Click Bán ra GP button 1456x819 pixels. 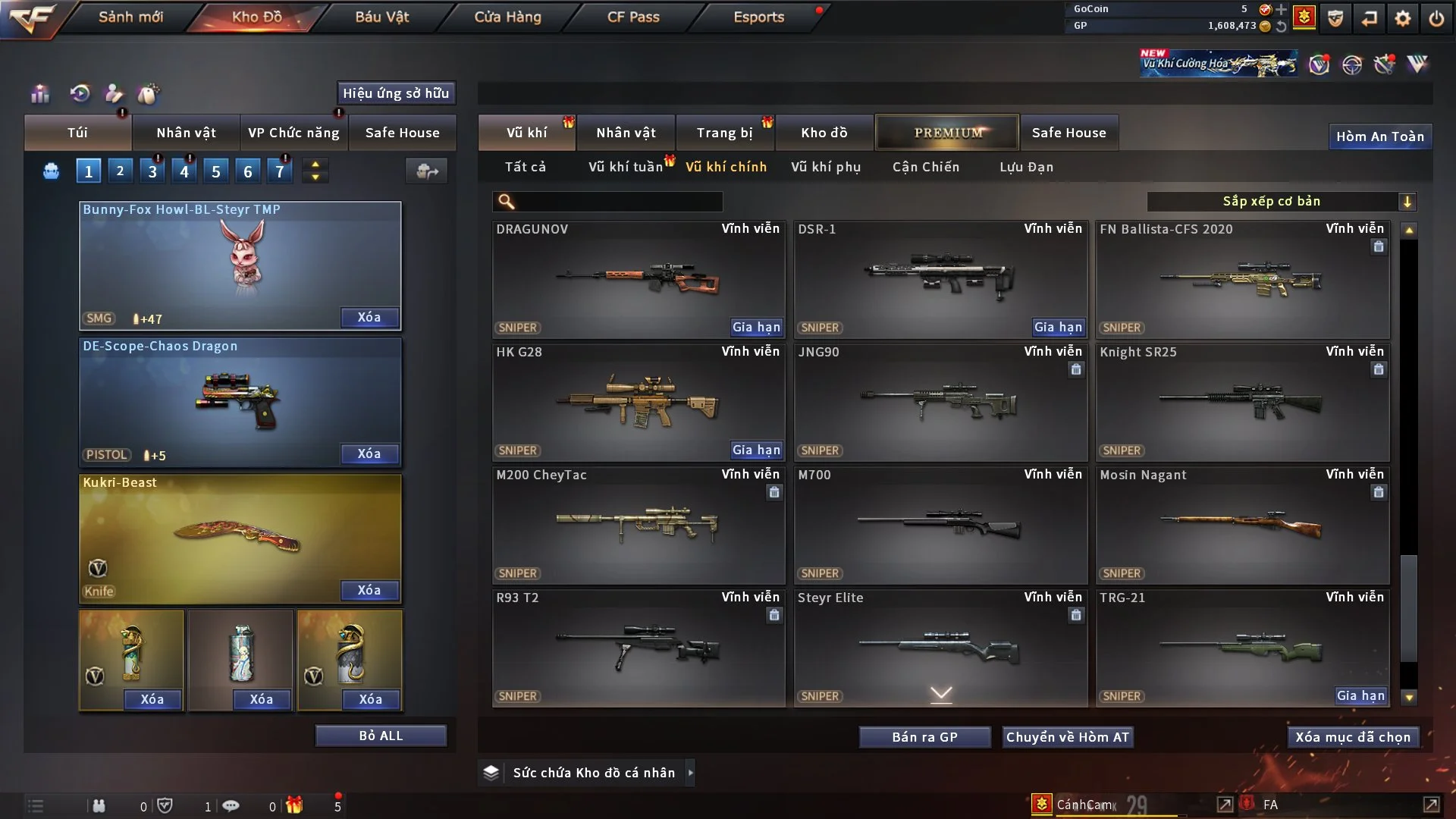(924, 737)
